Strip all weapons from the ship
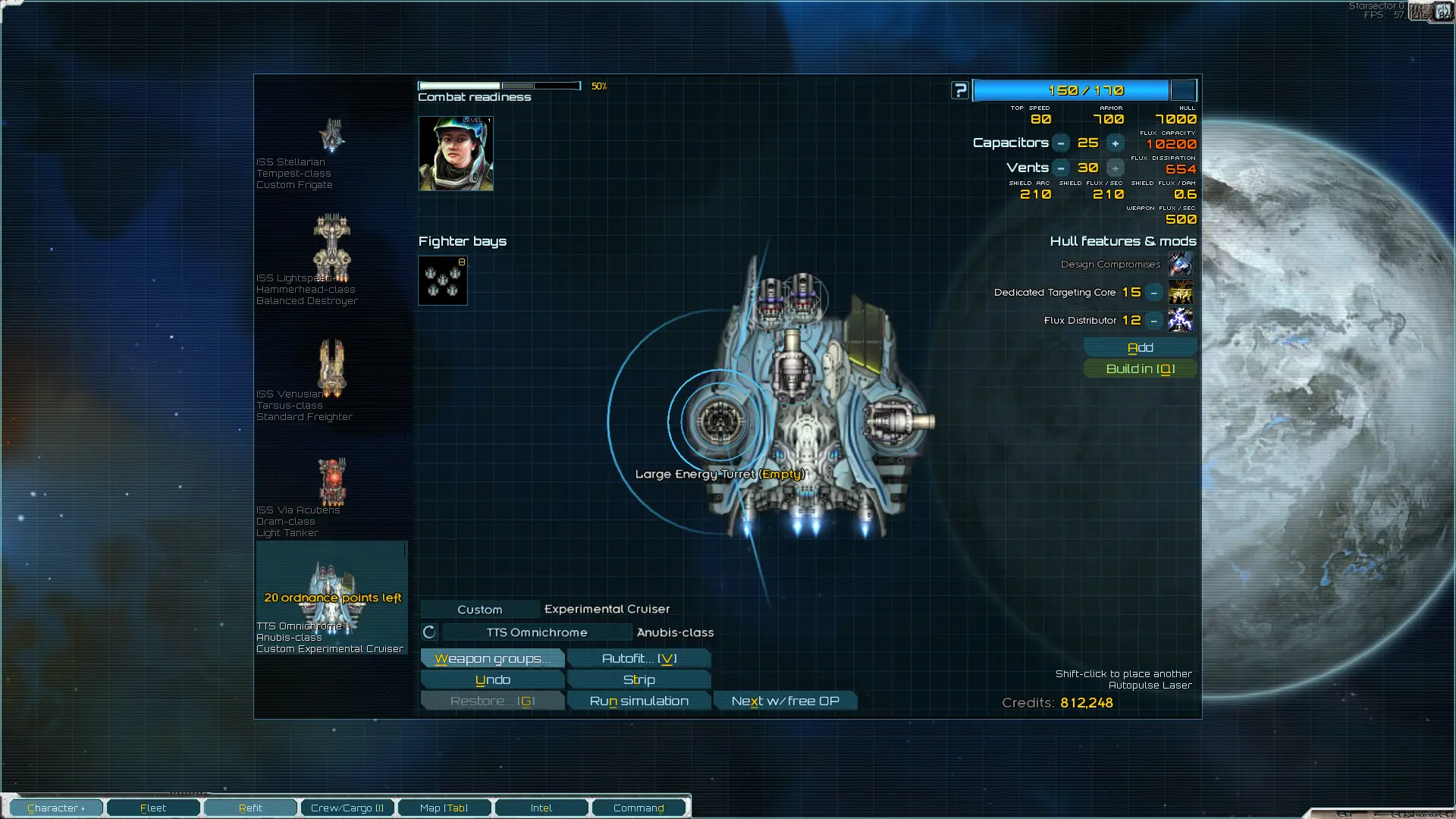 pos(639,679)
